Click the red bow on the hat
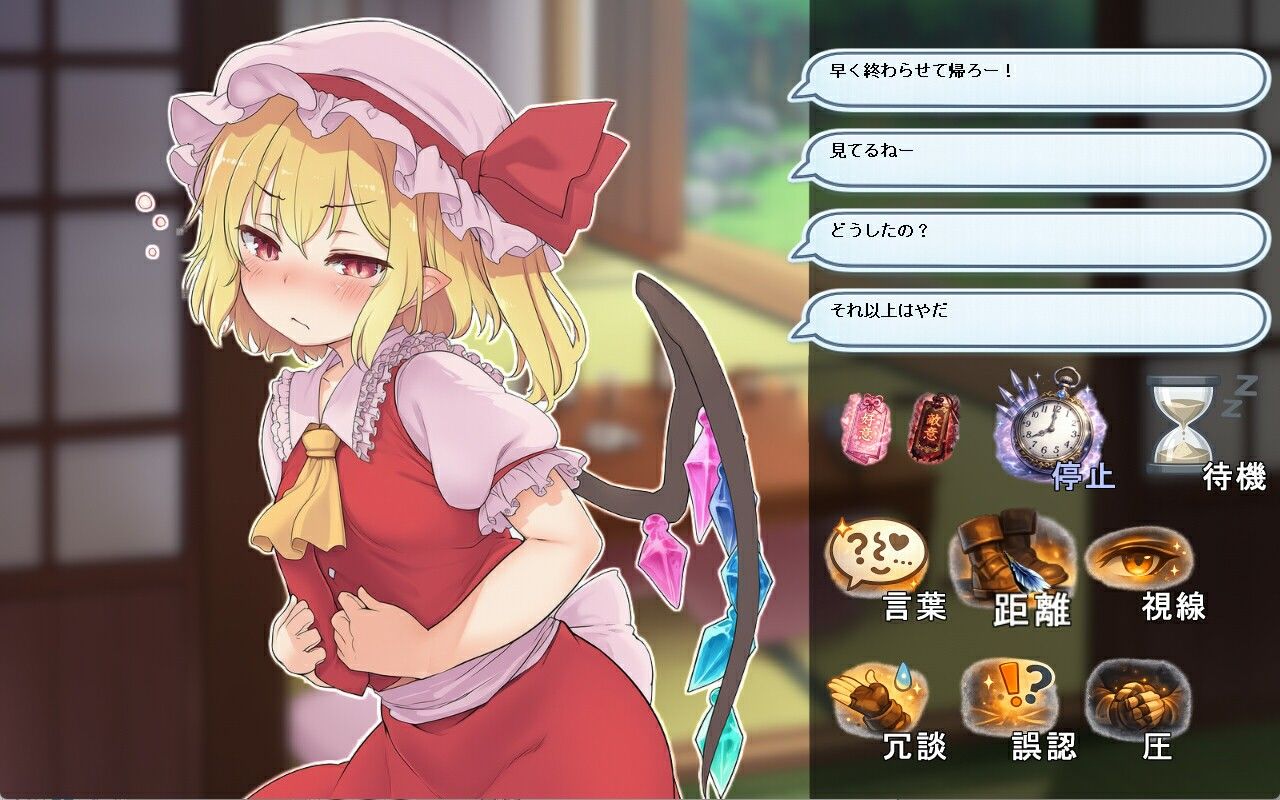 point(545,160)
